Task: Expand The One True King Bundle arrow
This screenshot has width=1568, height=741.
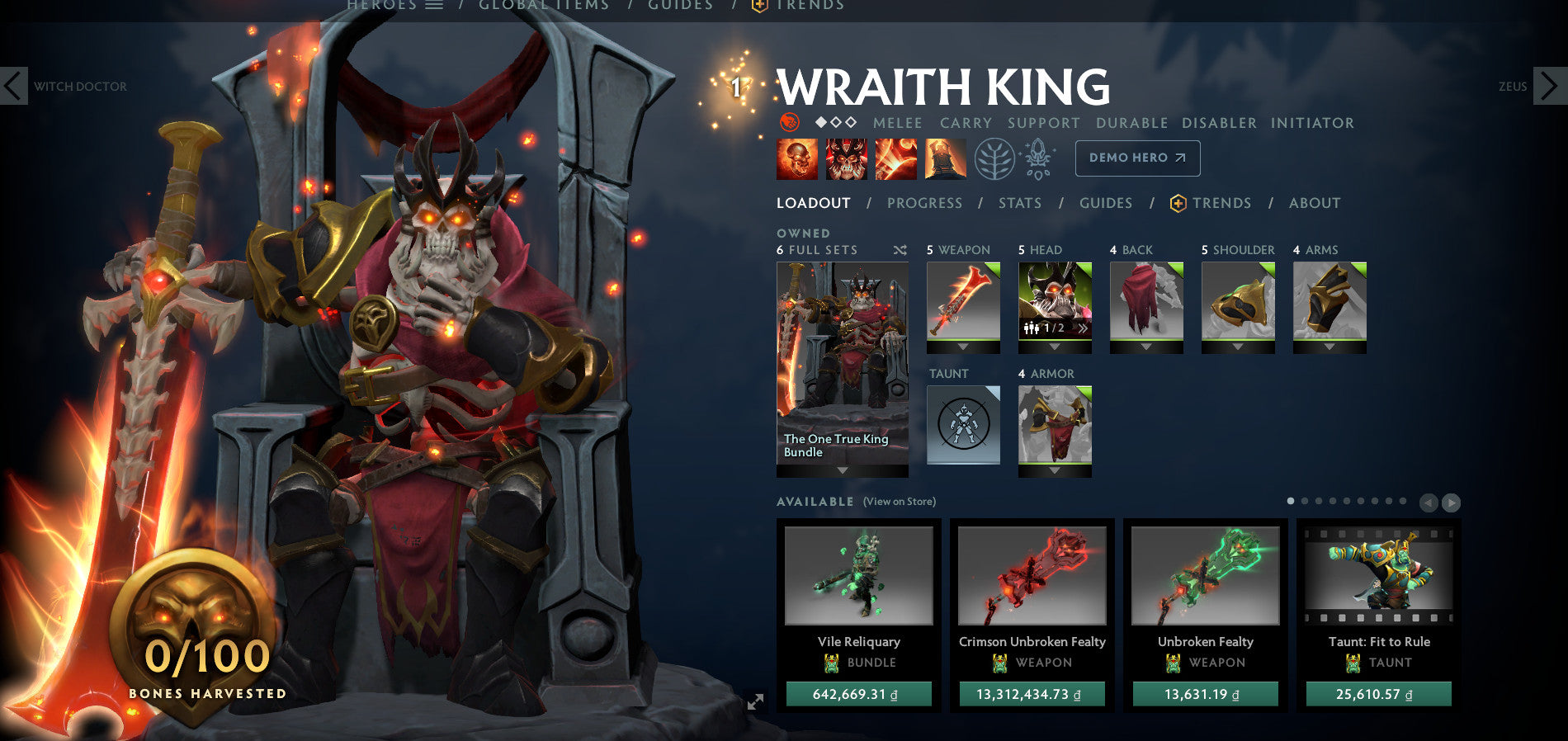Action: (841, 470)
